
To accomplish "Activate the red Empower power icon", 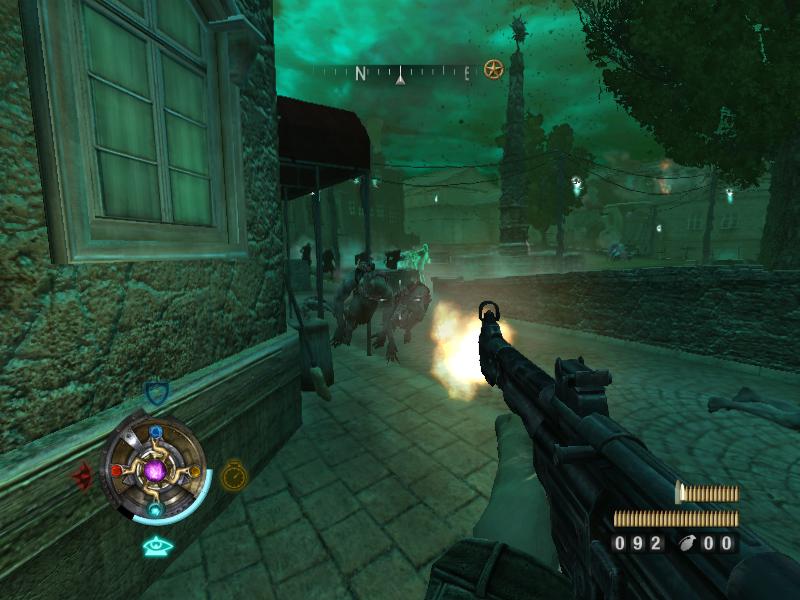I will pos(82,474).
